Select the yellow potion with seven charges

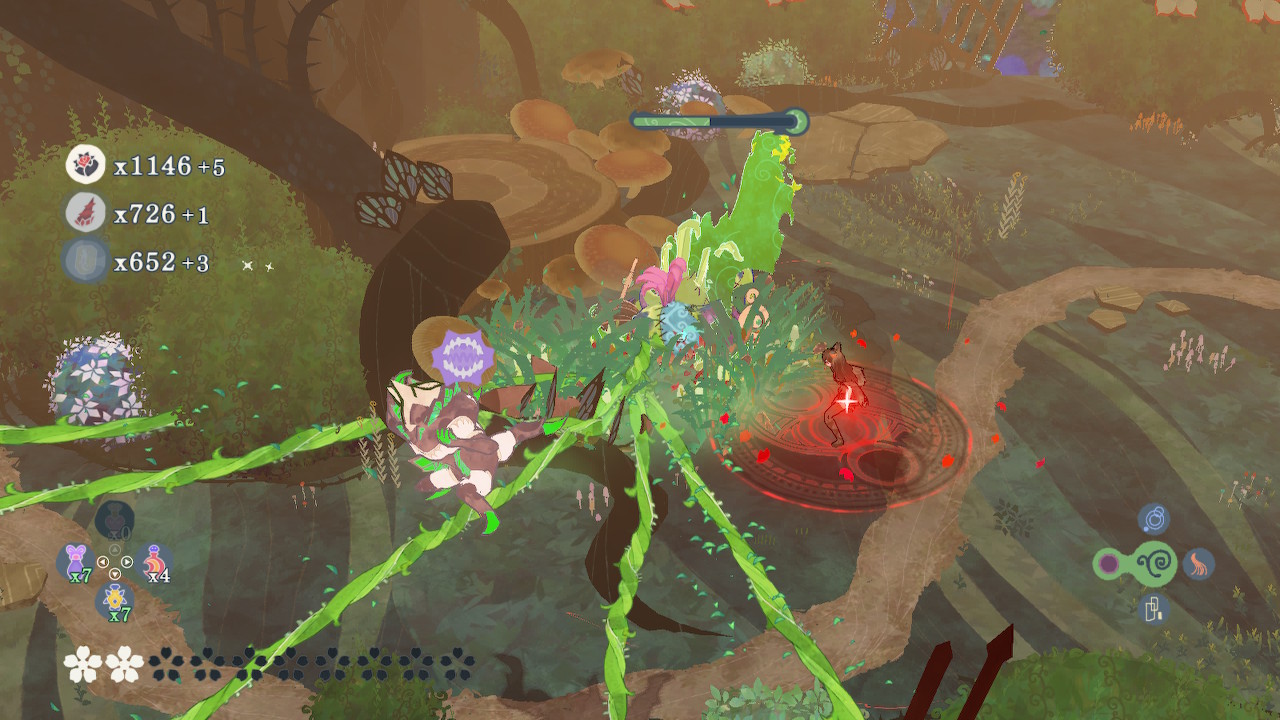click(116, 600)
